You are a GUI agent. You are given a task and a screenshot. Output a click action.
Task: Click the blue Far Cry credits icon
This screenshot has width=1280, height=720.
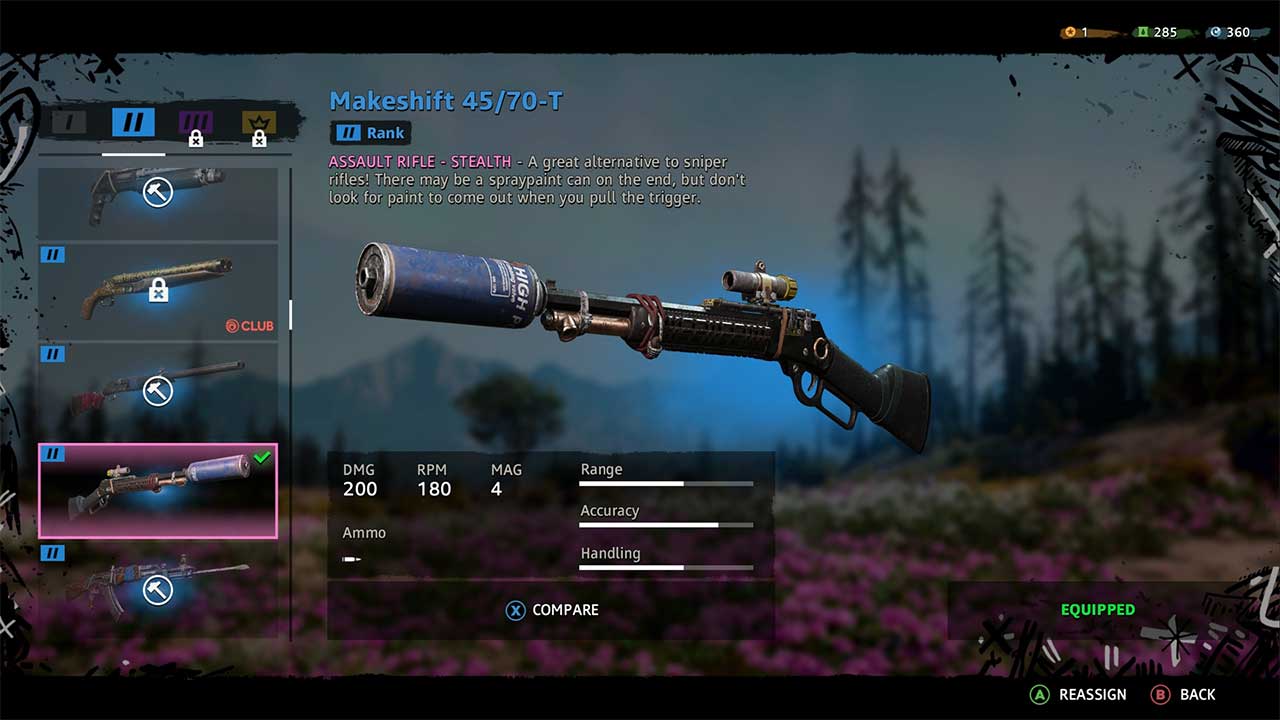tap(1215, 31)
